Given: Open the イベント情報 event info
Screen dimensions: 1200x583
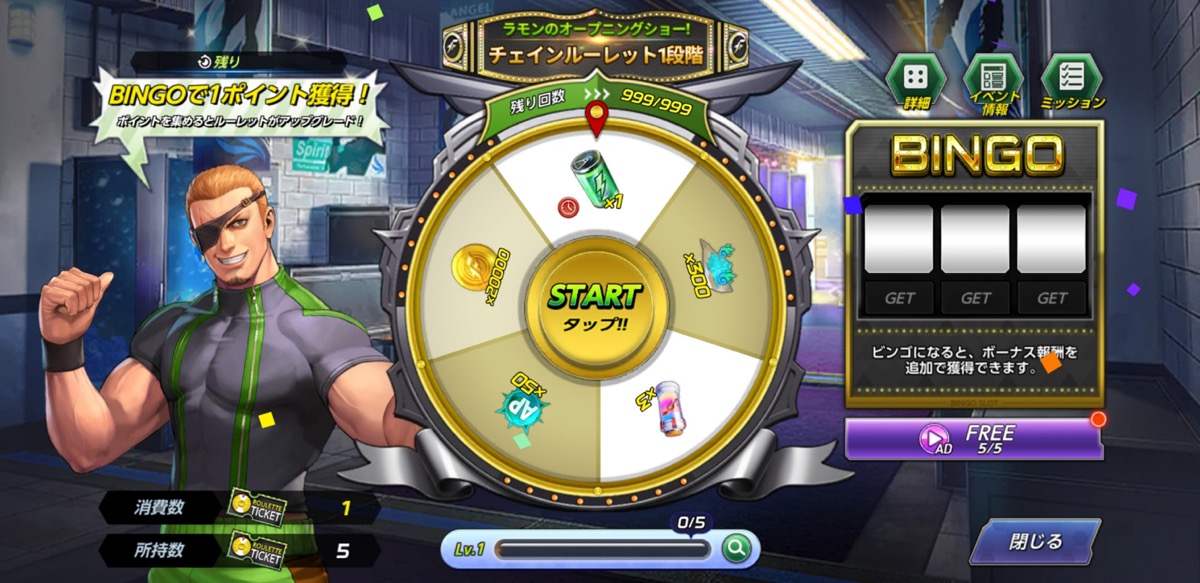Looking at the screenshot, I should [x=992, y=79].
